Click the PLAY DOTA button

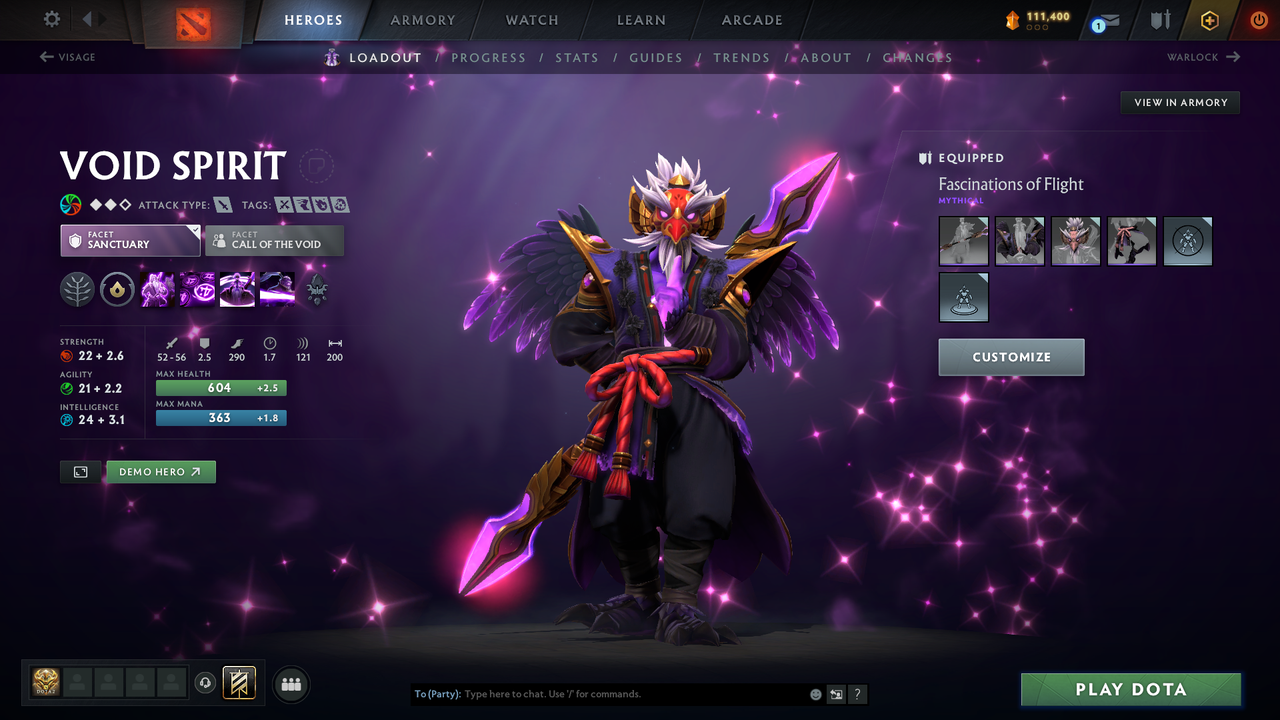pyautogui.click(x=1130, y=689)
